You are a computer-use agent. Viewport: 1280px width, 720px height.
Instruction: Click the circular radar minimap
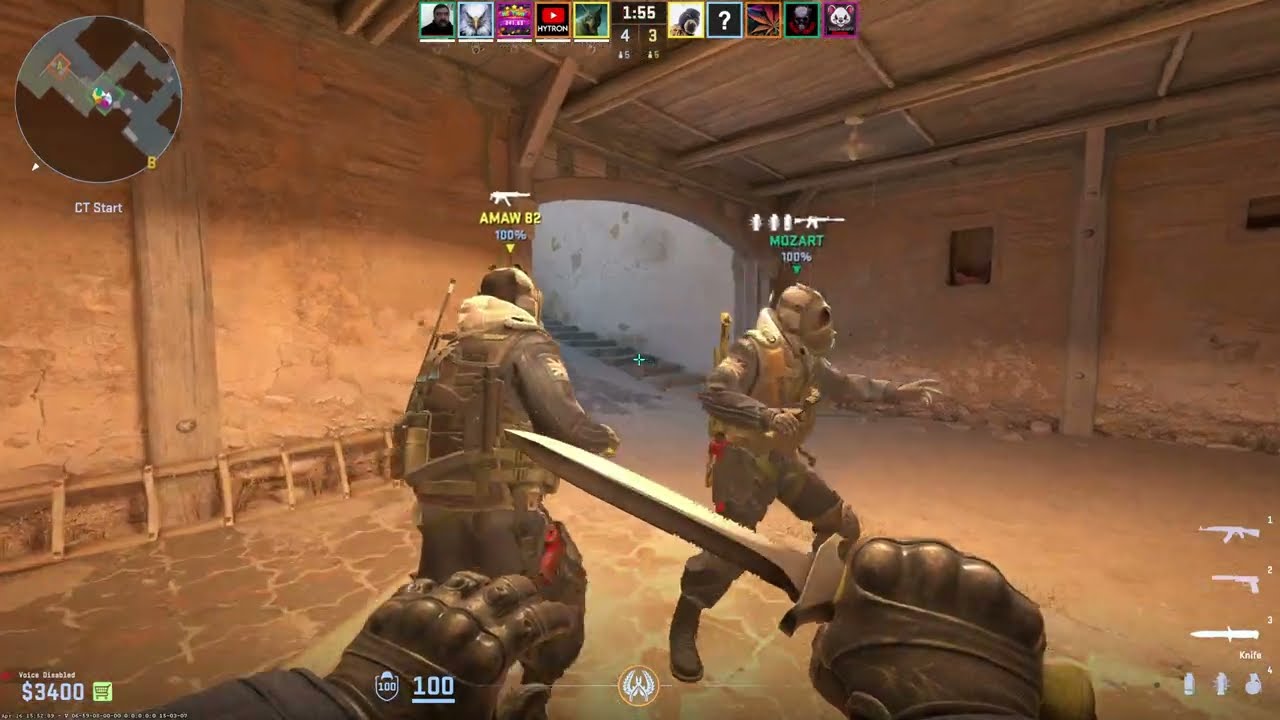click(x=98, y=99)
